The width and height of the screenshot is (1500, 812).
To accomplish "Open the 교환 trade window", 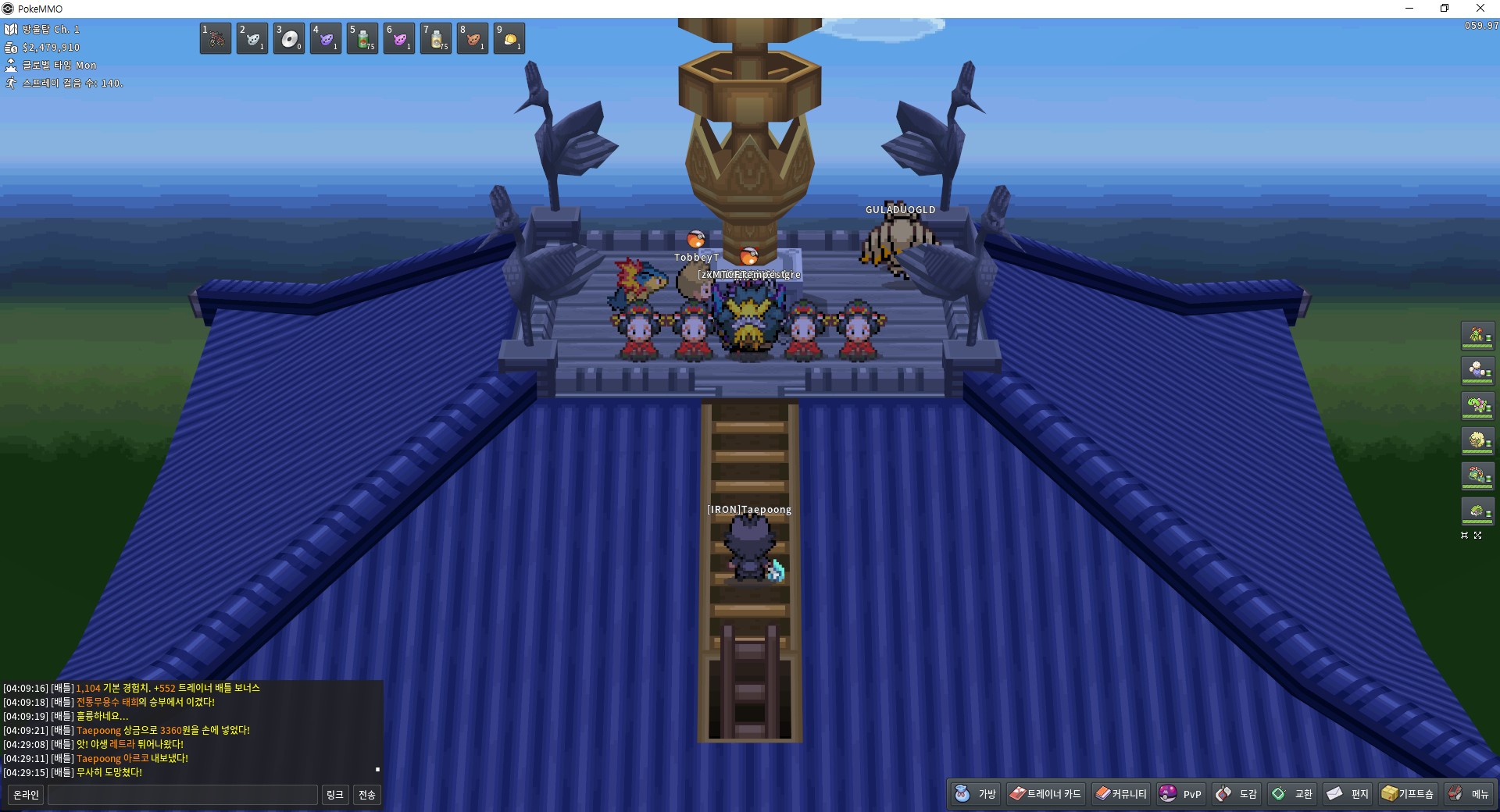I will [x=1292, y=794].
